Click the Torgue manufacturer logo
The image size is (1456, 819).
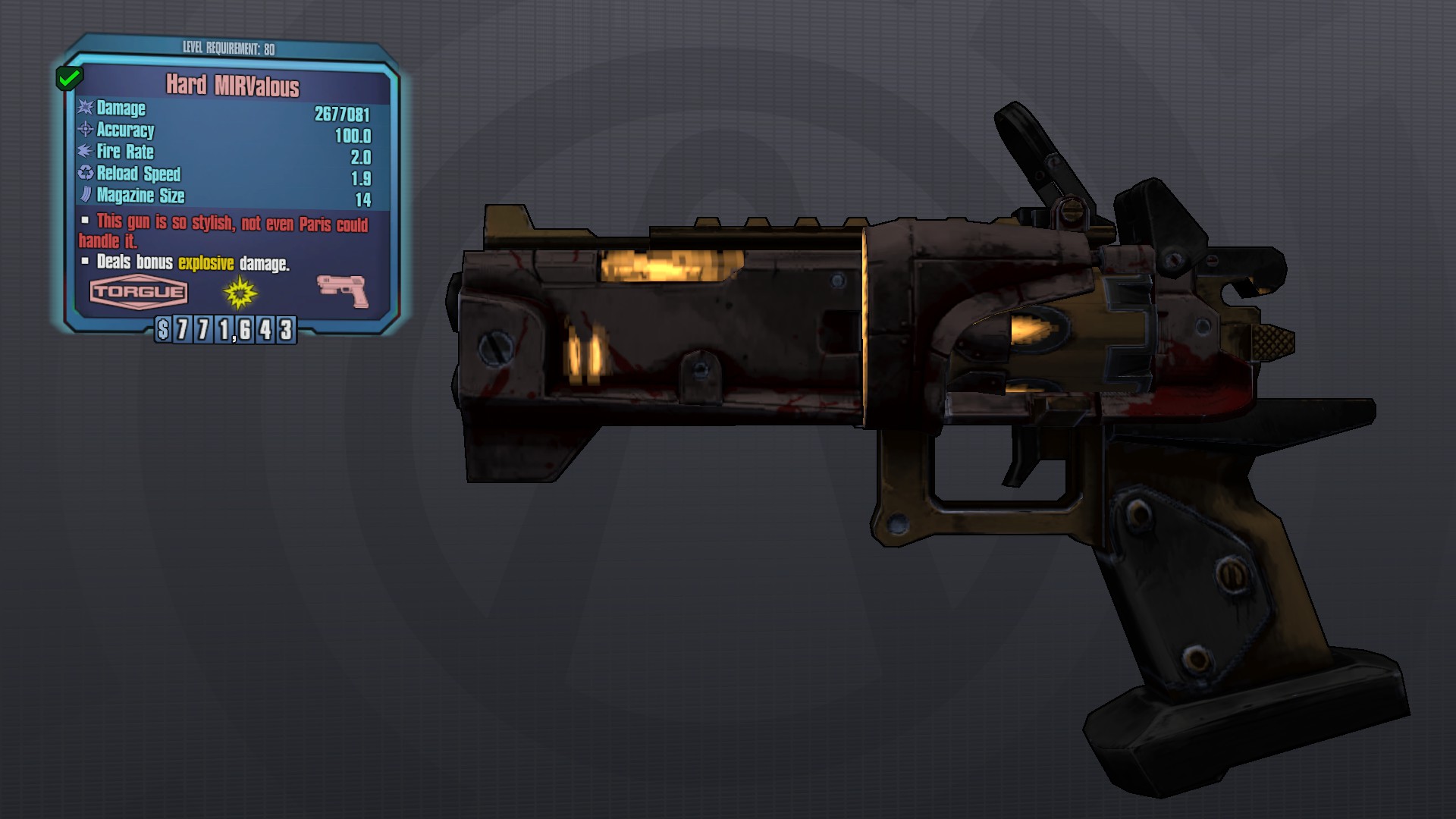click(139, 292)
